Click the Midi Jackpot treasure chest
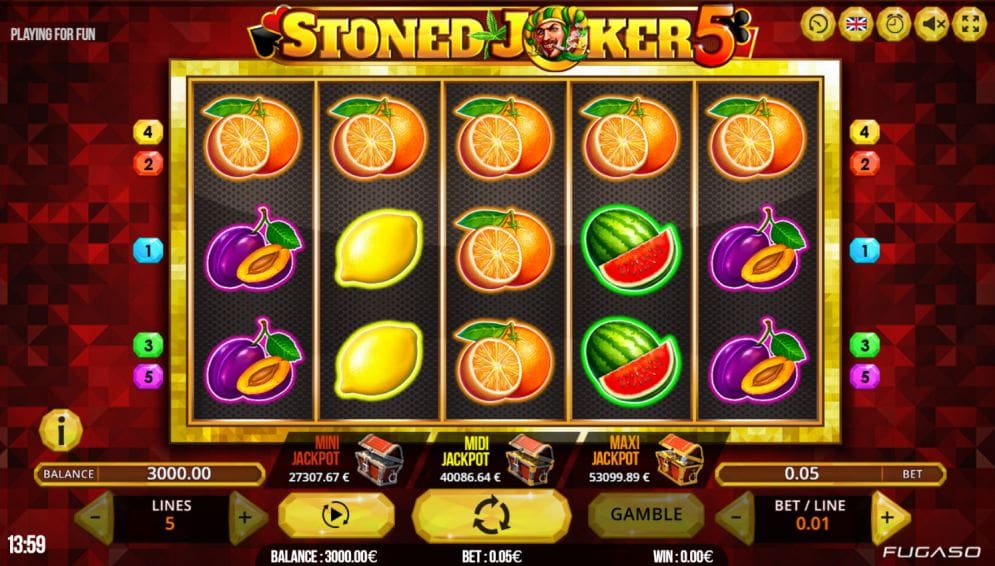The image size is (995, 566). (528, 458)
